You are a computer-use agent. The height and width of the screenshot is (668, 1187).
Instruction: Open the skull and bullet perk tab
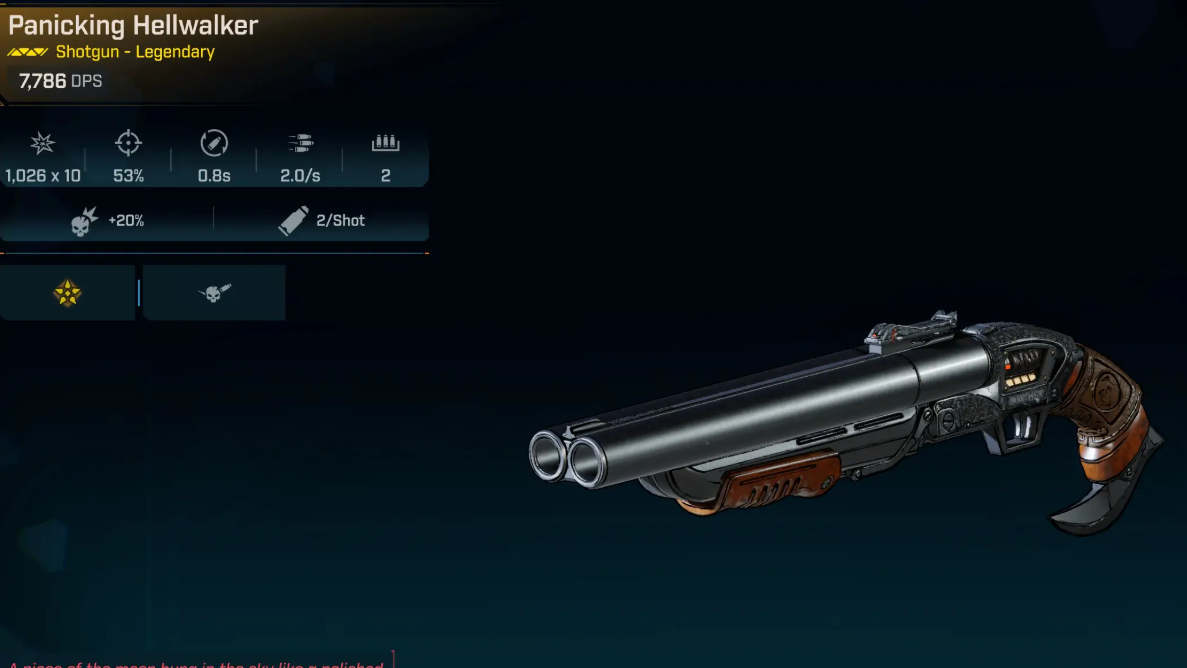click(x=214, y=293)
